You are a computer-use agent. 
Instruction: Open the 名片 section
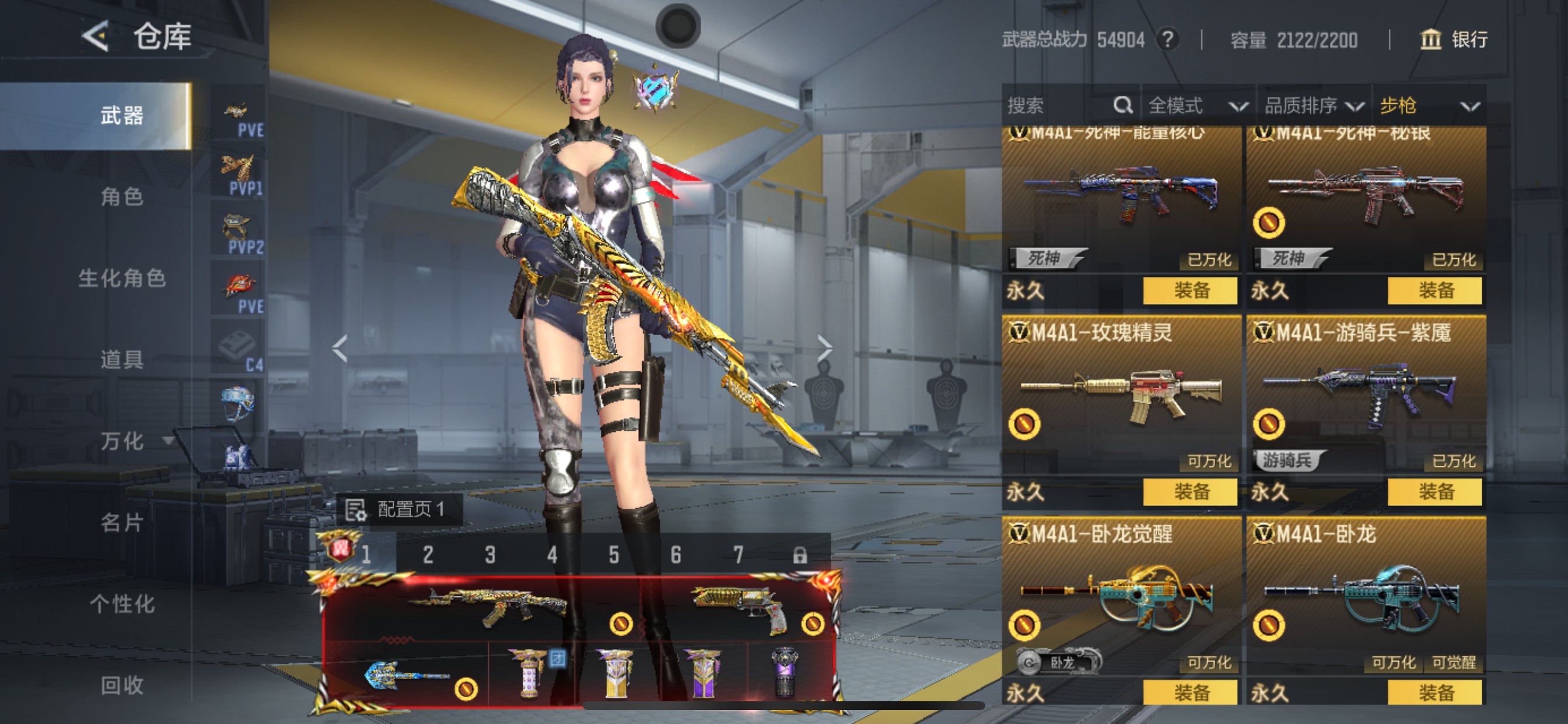(122, 523)
